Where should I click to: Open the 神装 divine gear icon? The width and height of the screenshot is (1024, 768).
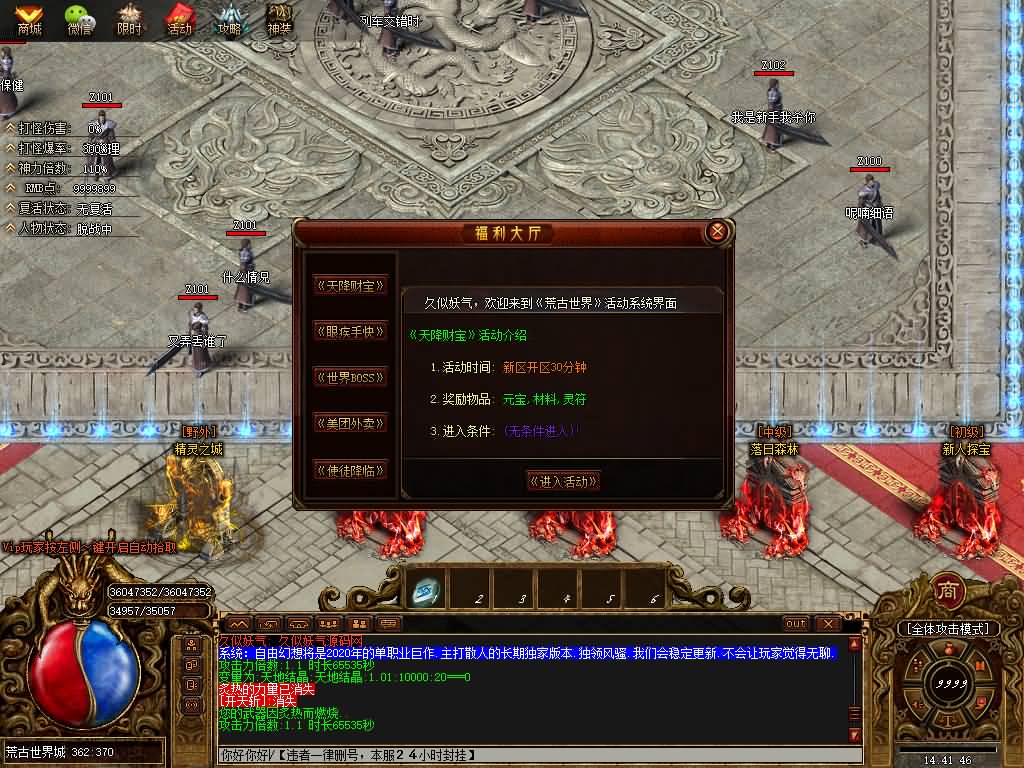[x=280, y=19]
